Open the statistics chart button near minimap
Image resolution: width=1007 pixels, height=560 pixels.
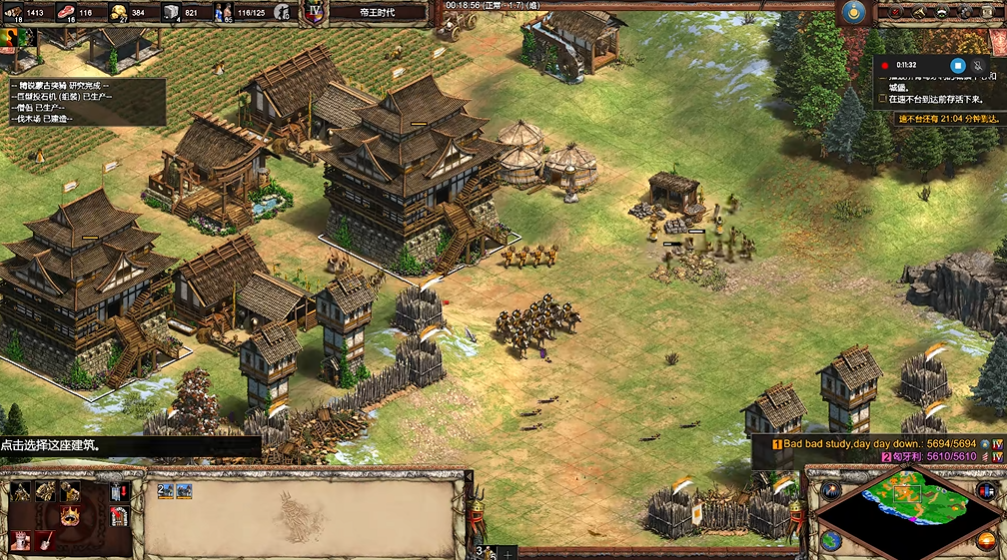985,489
